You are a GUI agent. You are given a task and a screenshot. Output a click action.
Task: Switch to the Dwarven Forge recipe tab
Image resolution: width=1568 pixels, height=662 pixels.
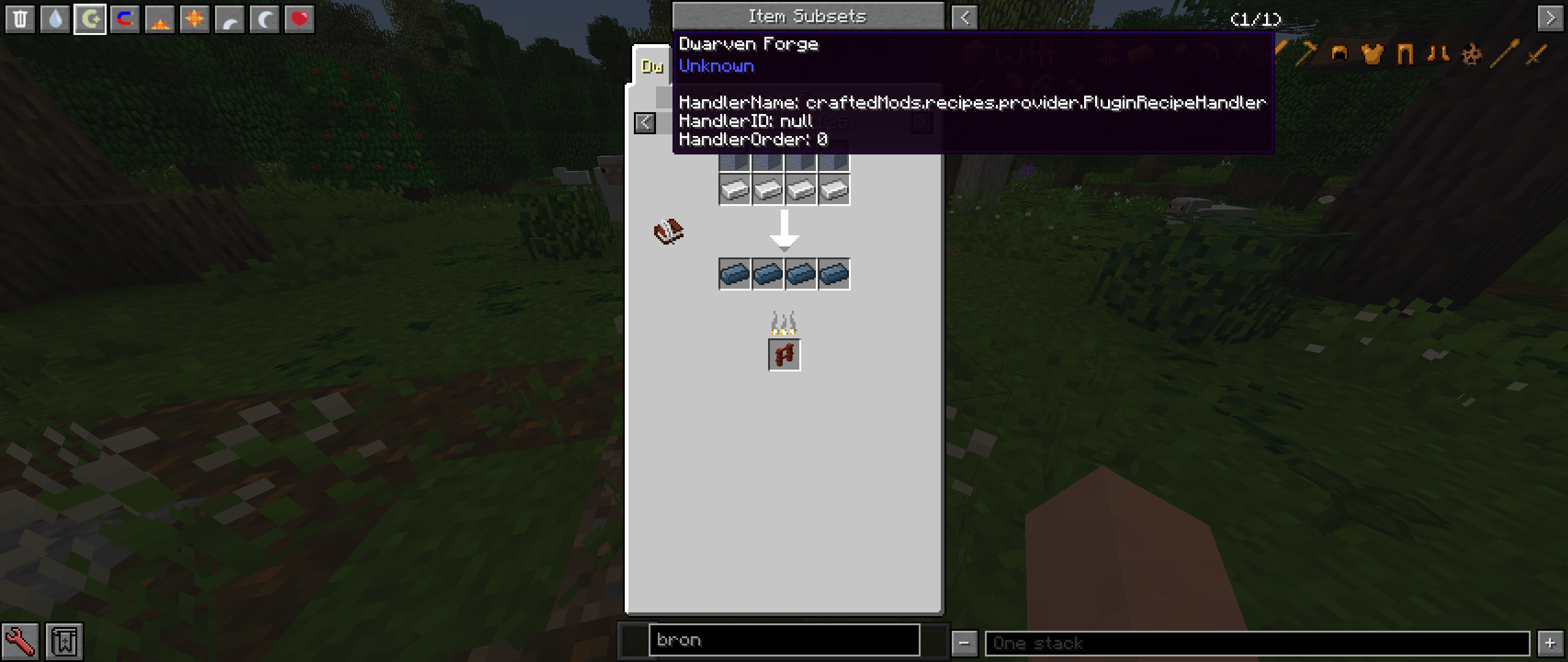(651, 66)
